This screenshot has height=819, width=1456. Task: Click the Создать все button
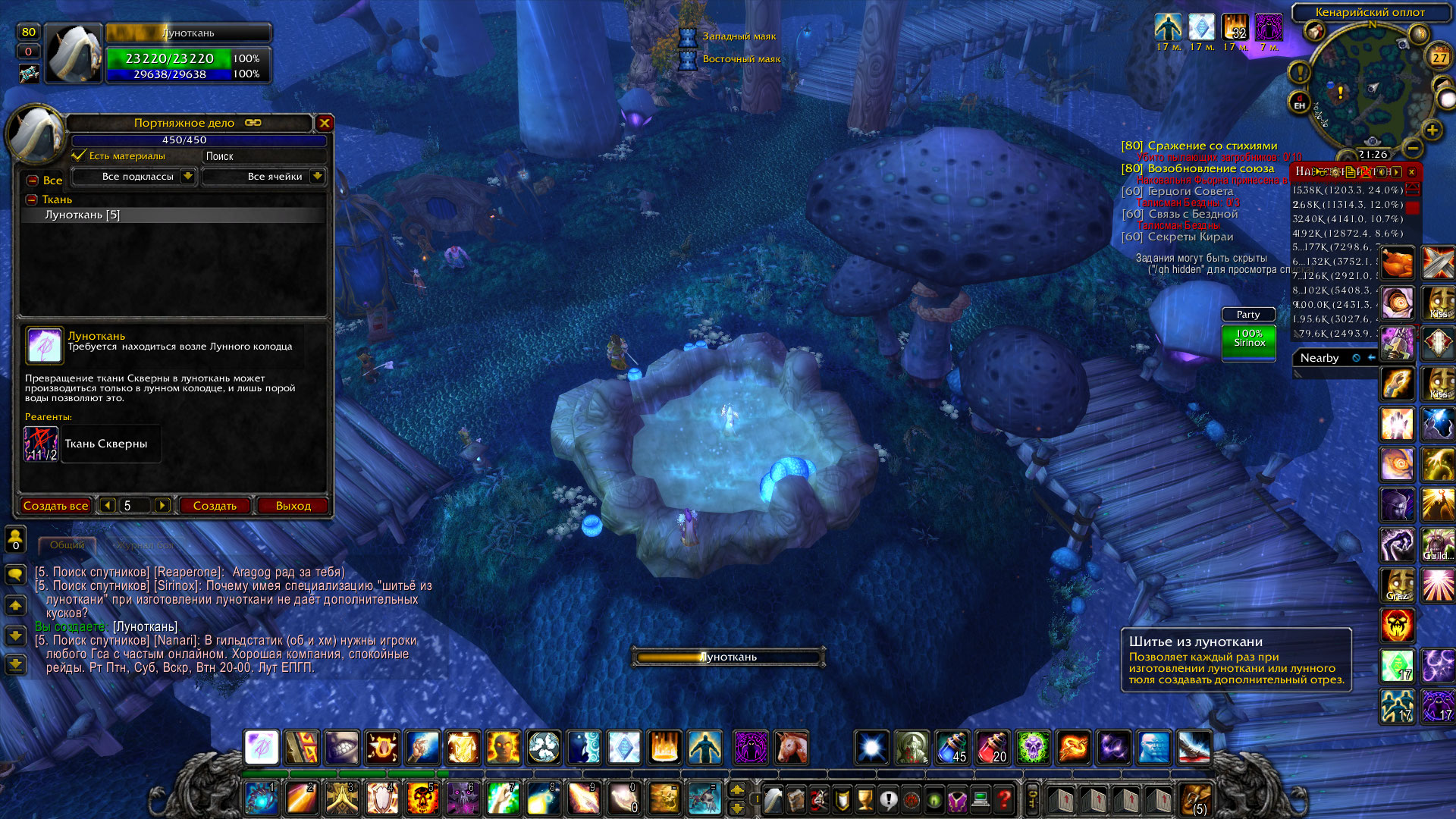(55, 506)
